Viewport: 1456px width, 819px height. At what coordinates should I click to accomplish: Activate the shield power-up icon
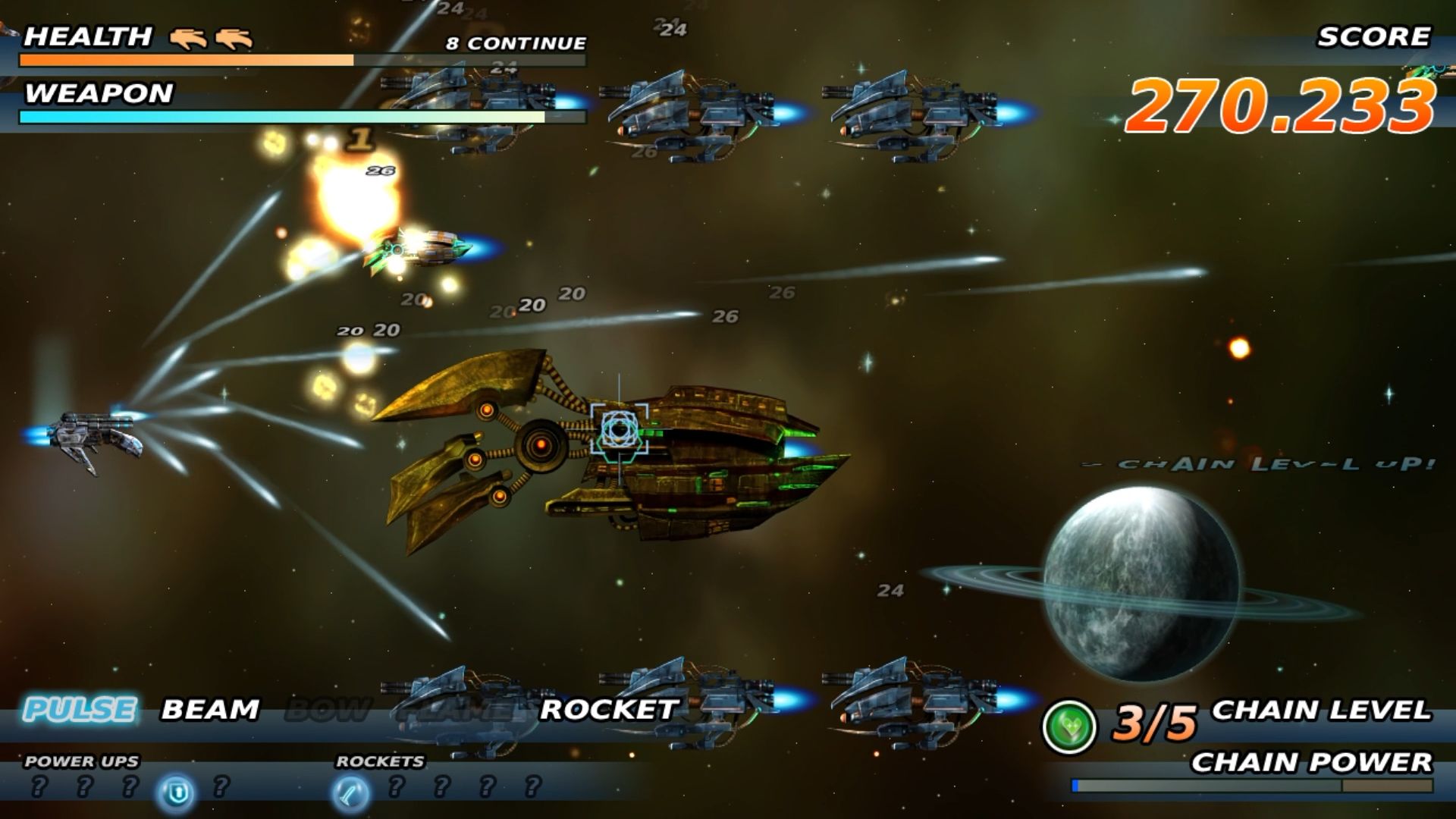pos(177,792)
